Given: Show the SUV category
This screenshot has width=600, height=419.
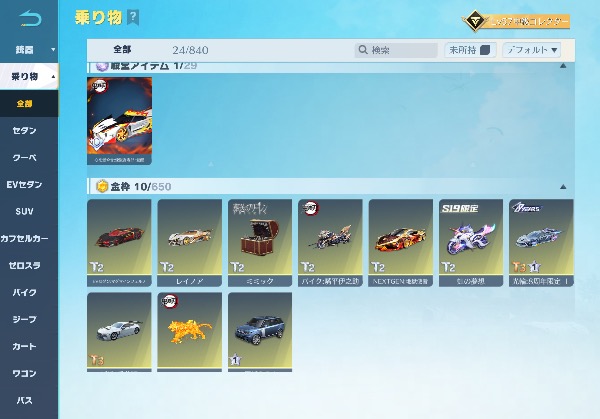Looking at the screenshot, I should click(25, 212).
